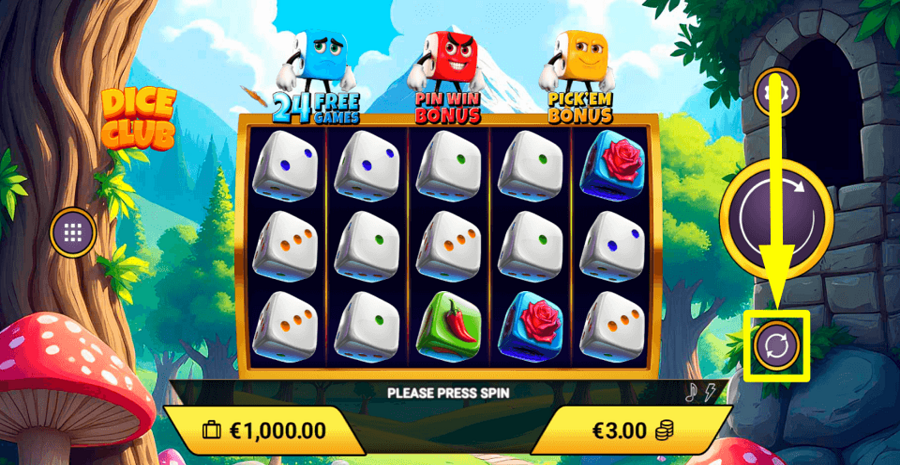This screenshot has width=900, height=465.
Task: Open the settings gear button
Action: (x=772, y=93)
